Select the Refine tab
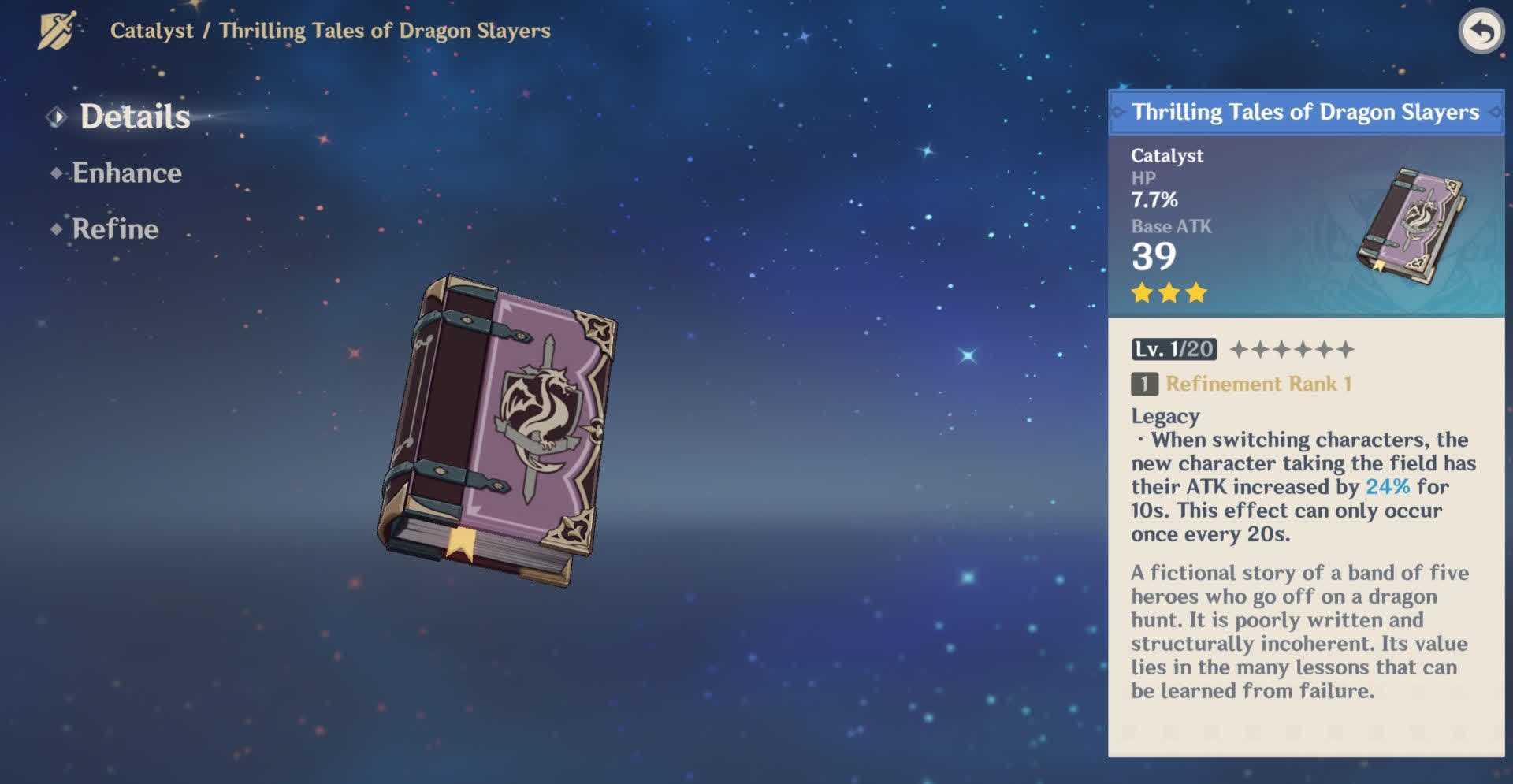Viewport: 1513px width, 784px height. [115, 229]
